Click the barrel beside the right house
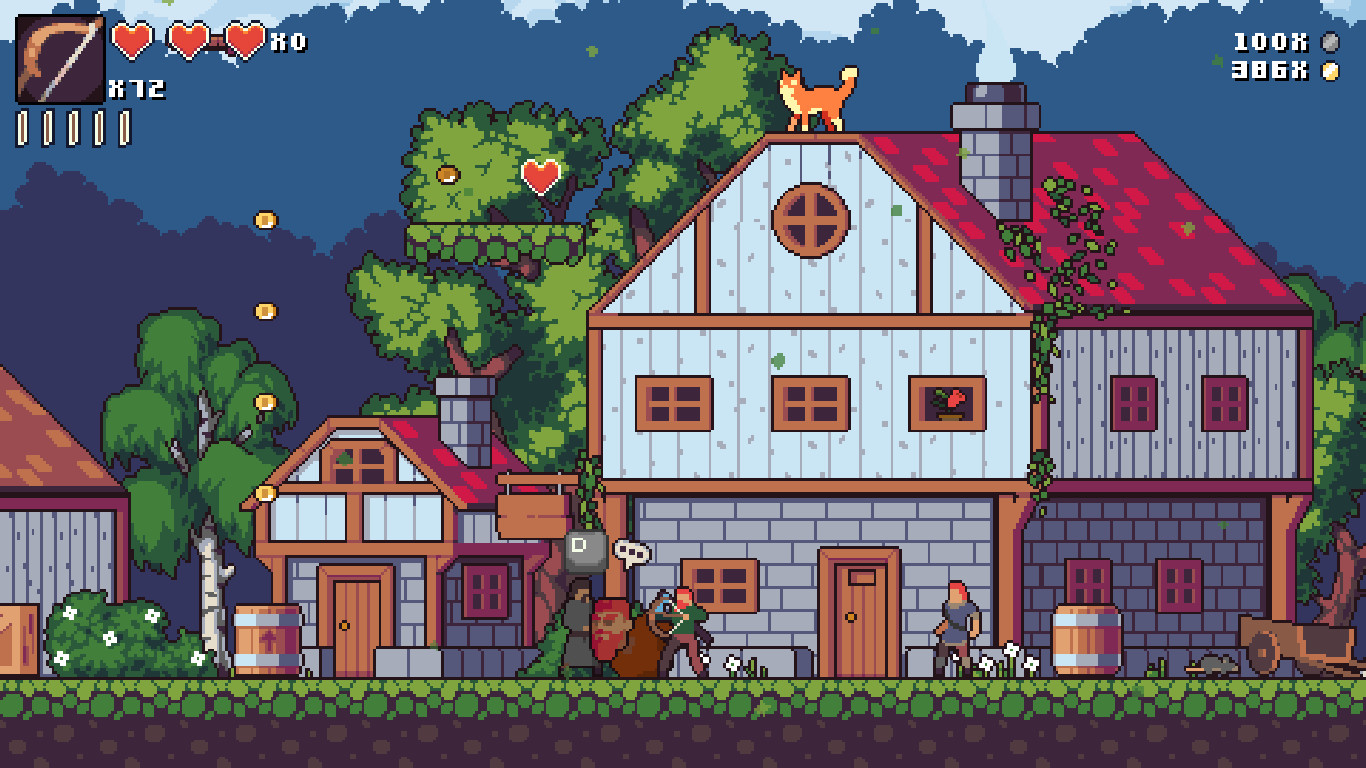The width and height of the screenshot is (1366, 768). coord(1087,637)
